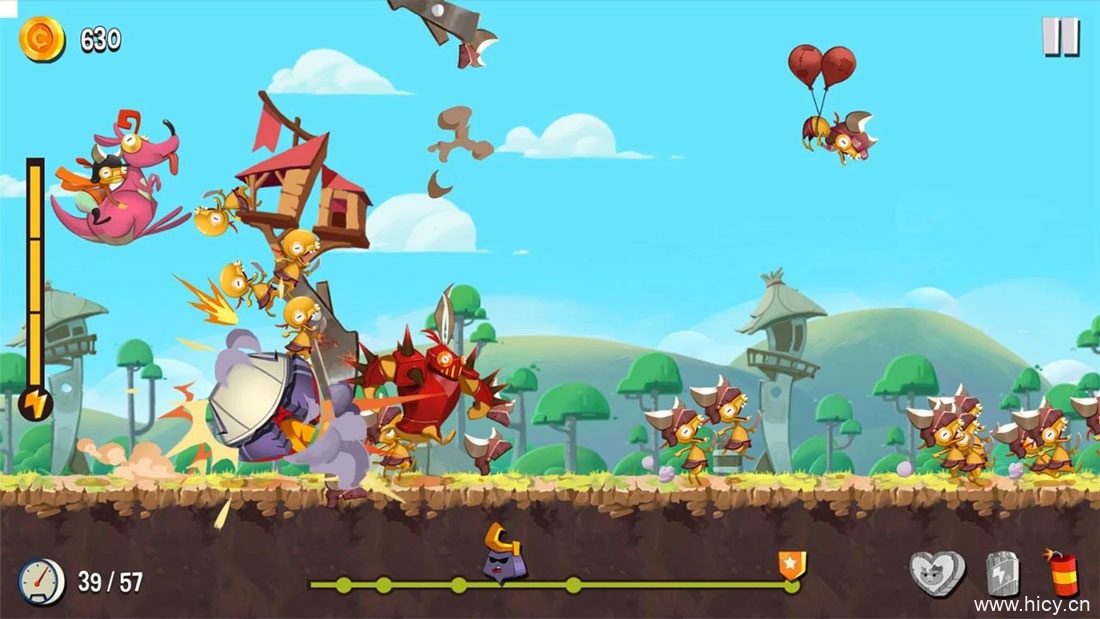Image resolution: width=1100 pixels, height=619 pixels.
Task: Tap the gold coin icon
Action: pos(42,40)
